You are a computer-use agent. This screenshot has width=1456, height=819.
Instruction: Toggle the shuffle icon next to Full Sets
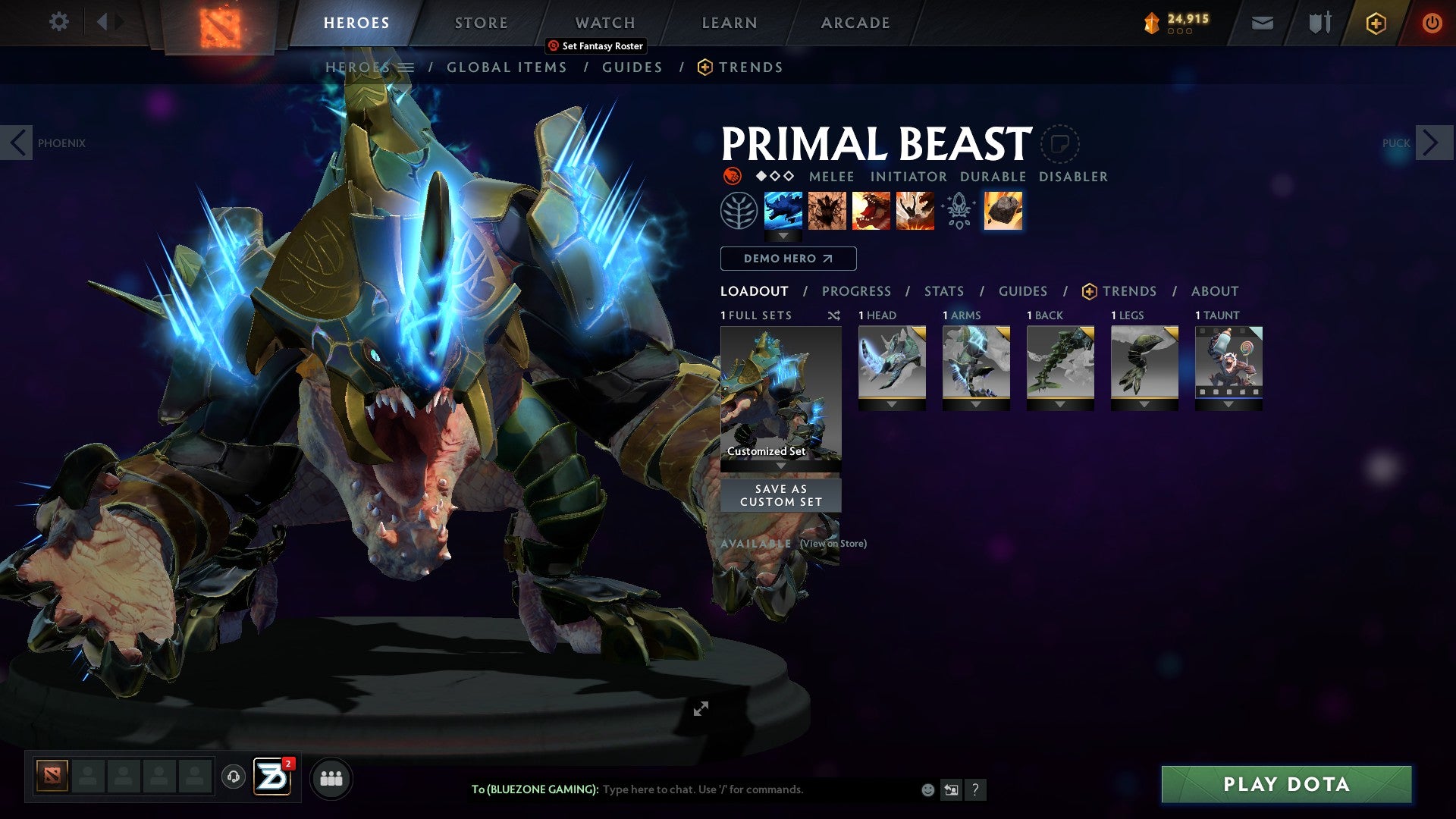pyautogui.click(x=834, y=315)
